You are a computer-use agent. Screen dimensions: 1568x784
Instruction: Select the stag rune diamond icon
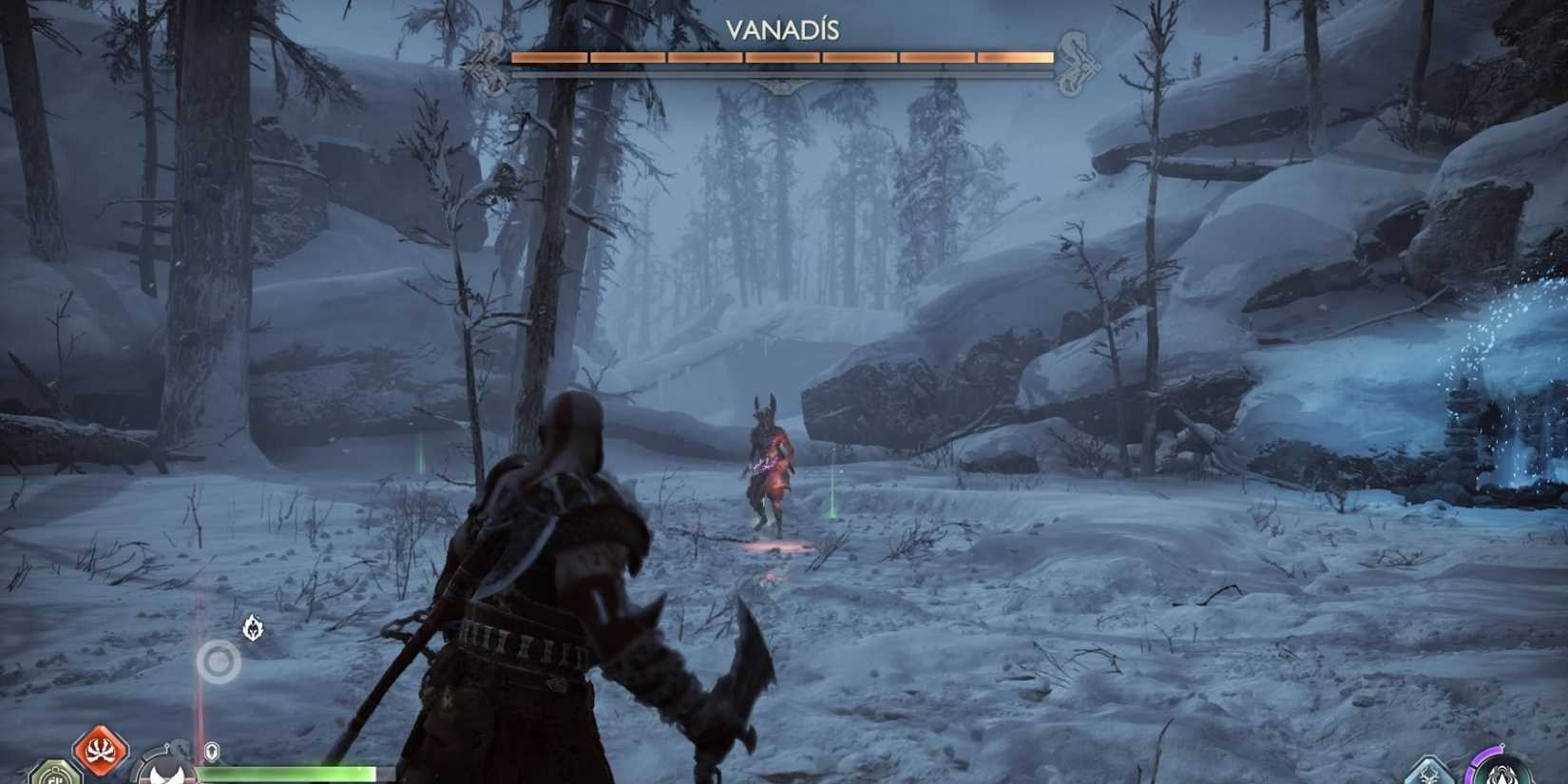click(1430, 774)
